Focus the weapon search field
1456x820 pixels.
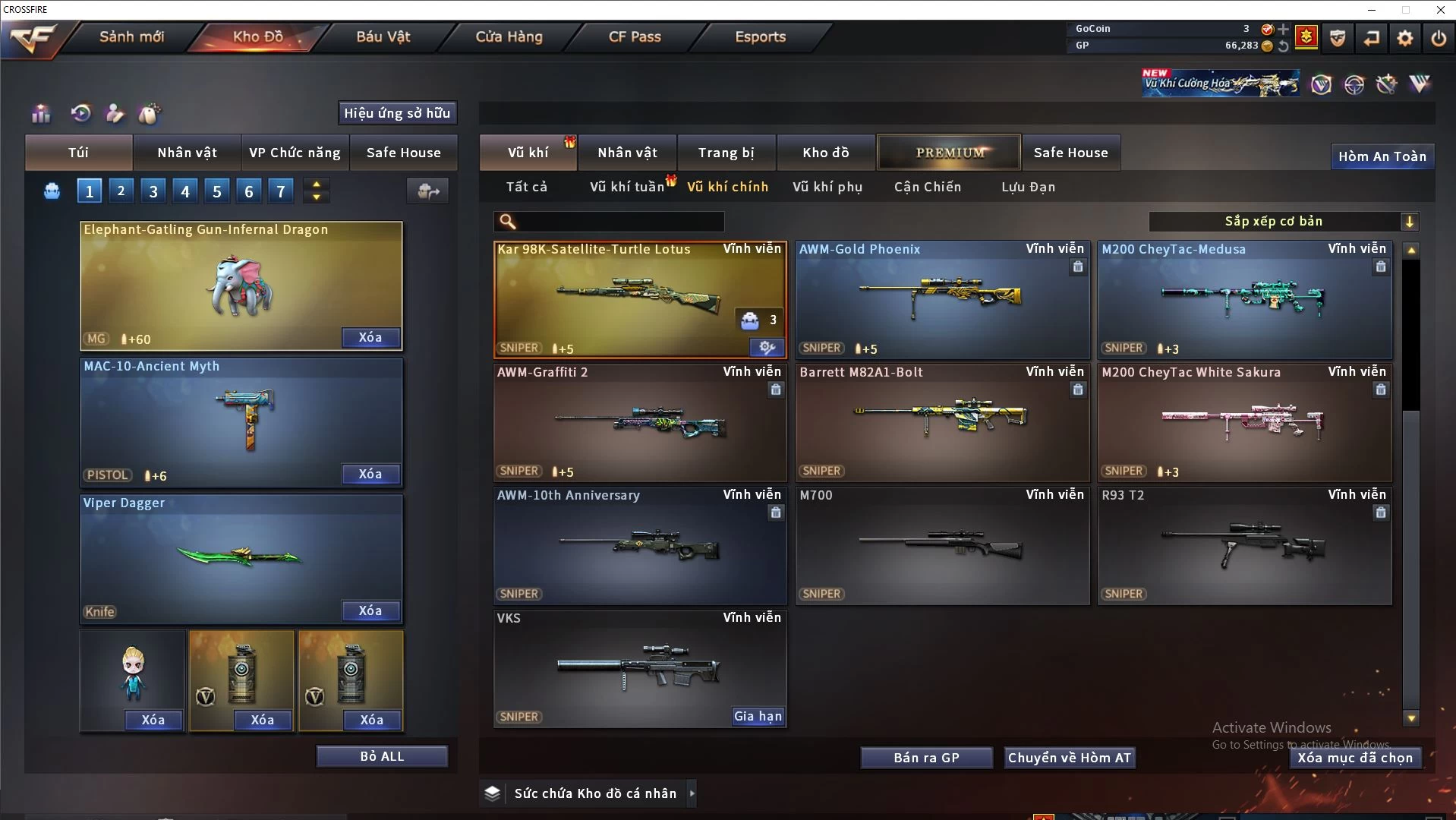tap(619, 221)
